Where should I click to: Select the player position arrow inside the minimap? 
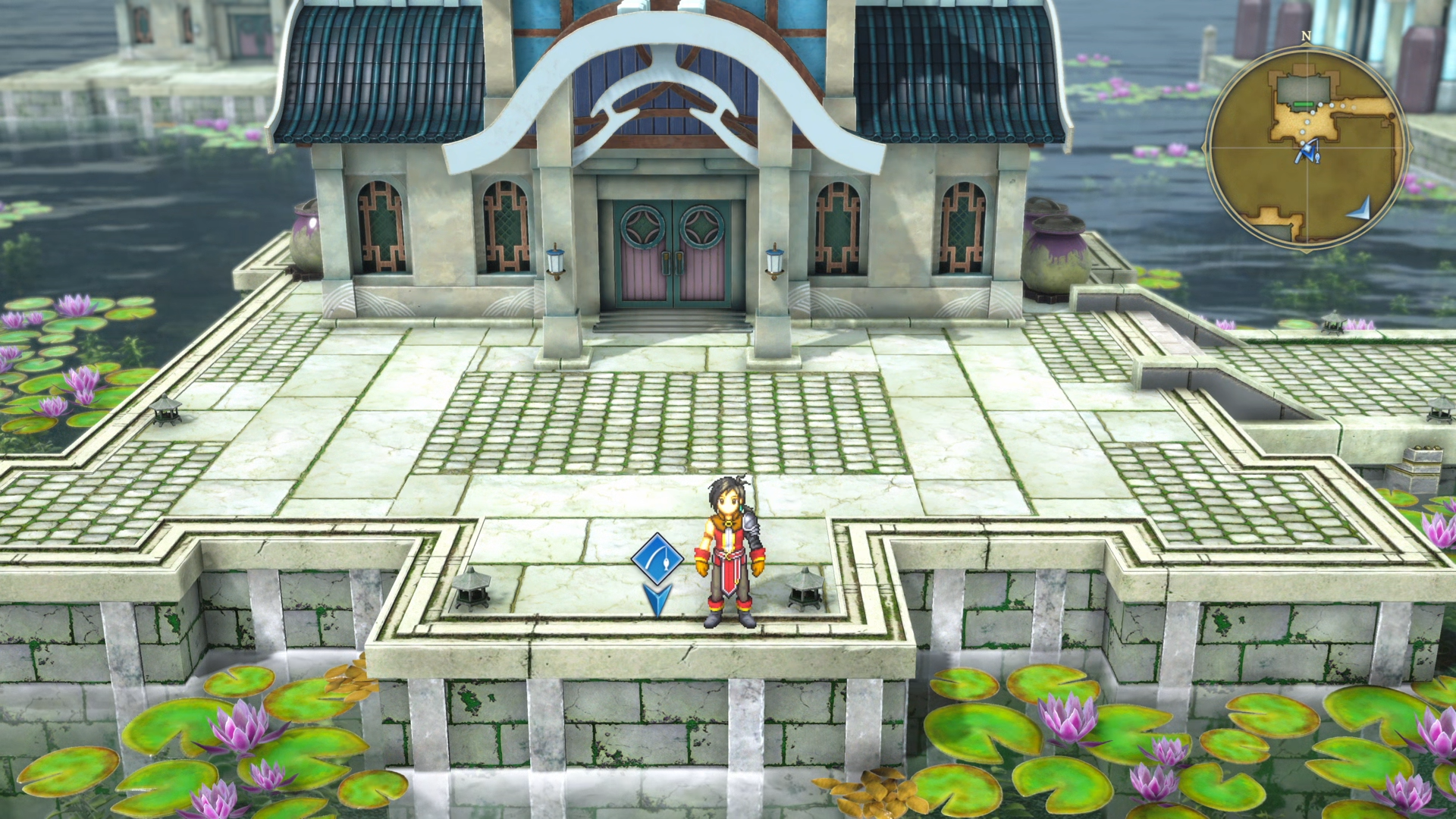[x=1308, y=152]
